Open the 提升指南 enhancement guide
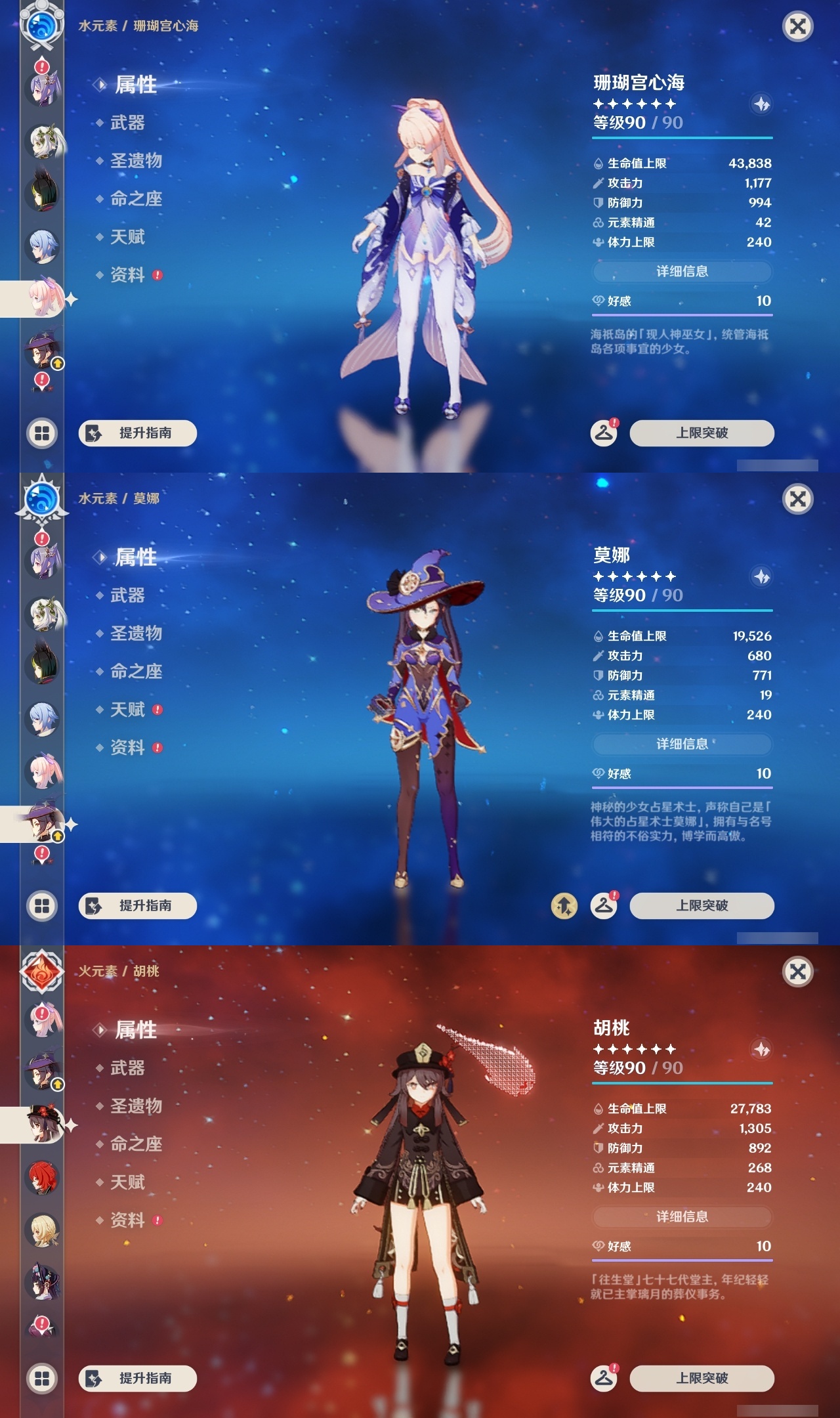 point(138,434)
